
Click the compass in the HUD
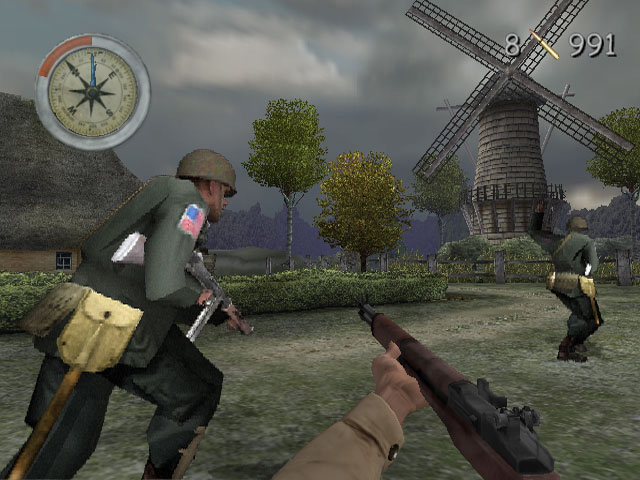click(92, 92)
